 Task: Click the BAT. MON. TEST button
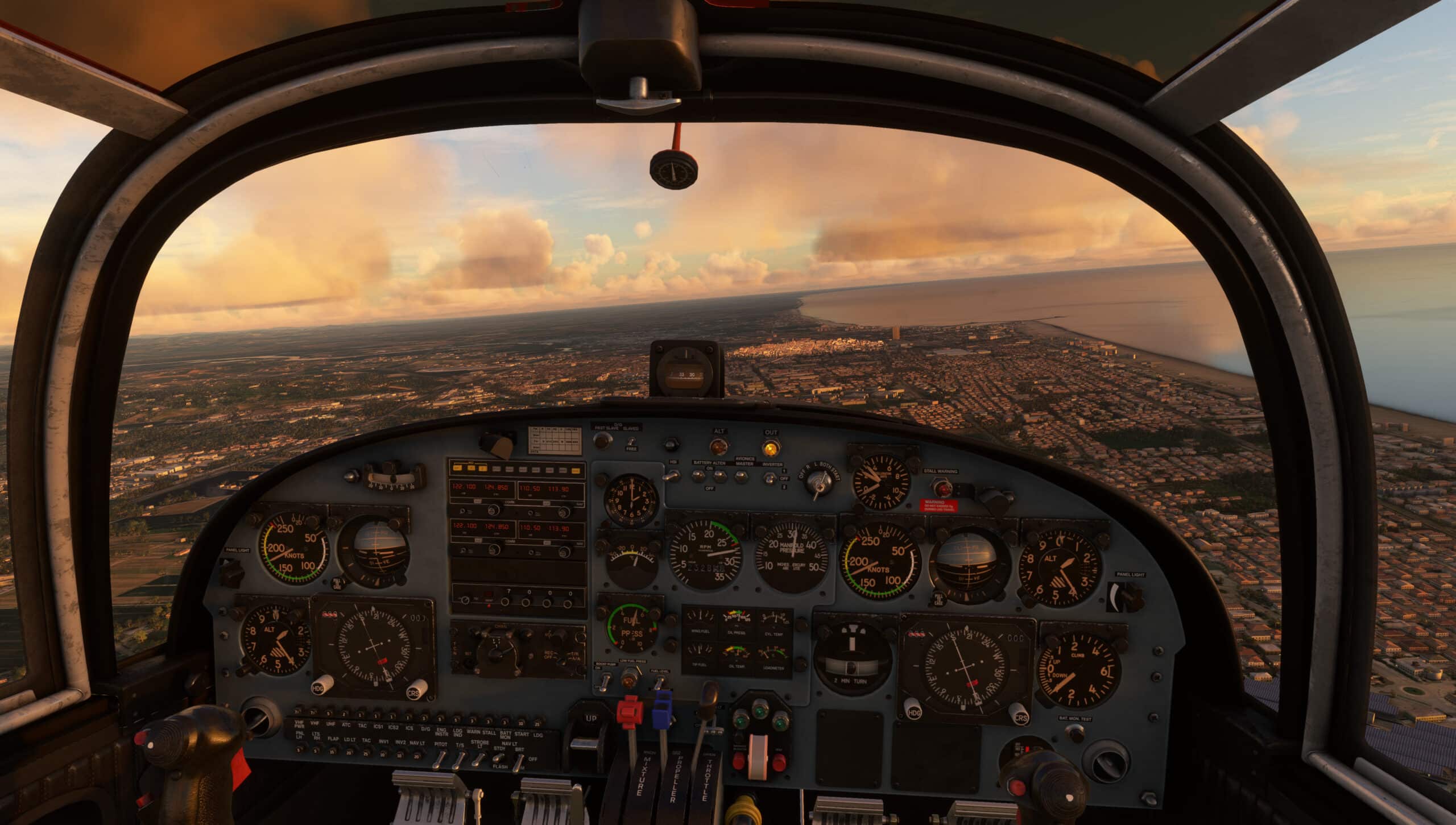1075,733
